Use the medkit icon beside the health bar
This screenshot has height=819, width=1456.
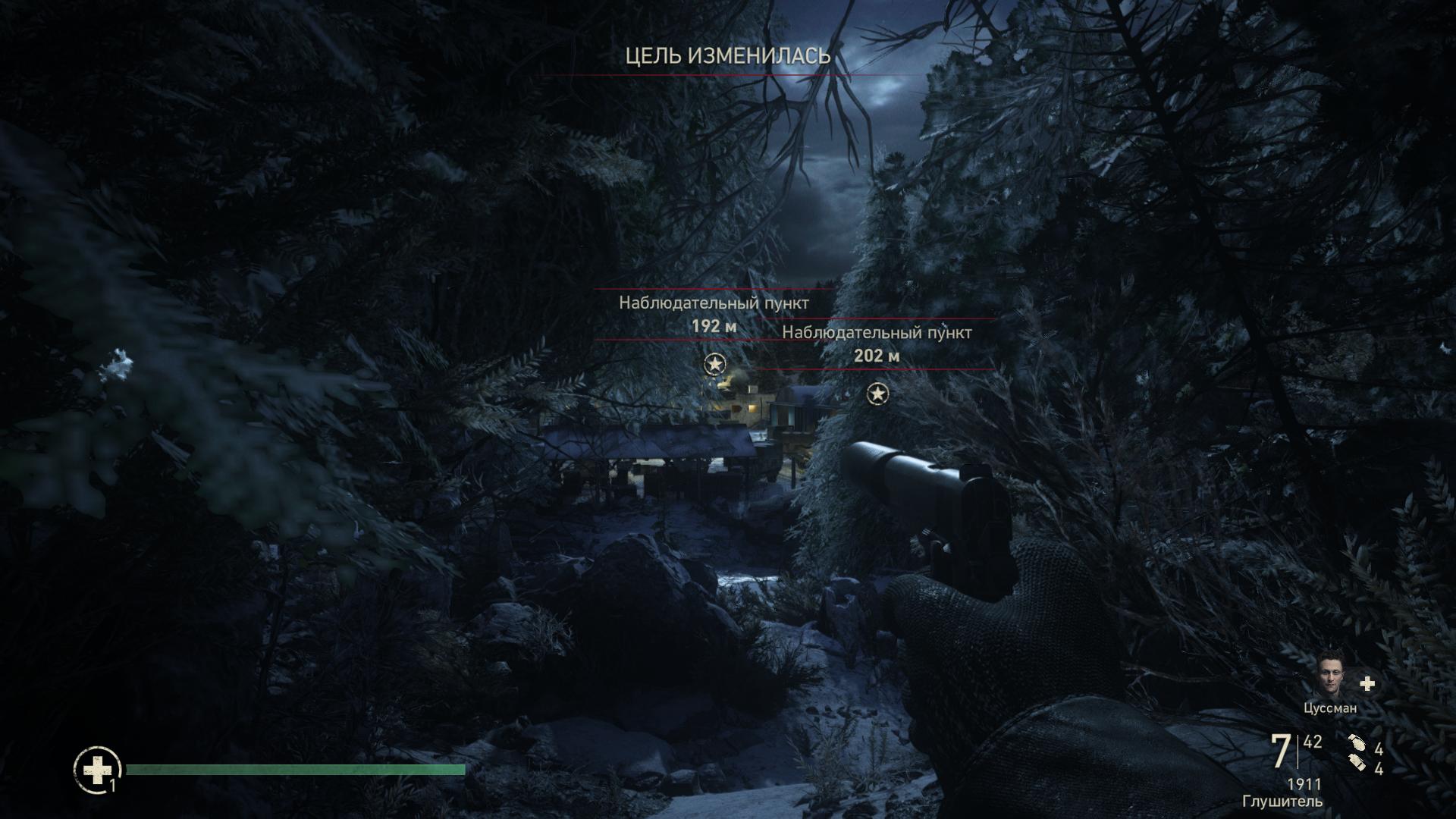pyautogui.click(x=97, y=770)
